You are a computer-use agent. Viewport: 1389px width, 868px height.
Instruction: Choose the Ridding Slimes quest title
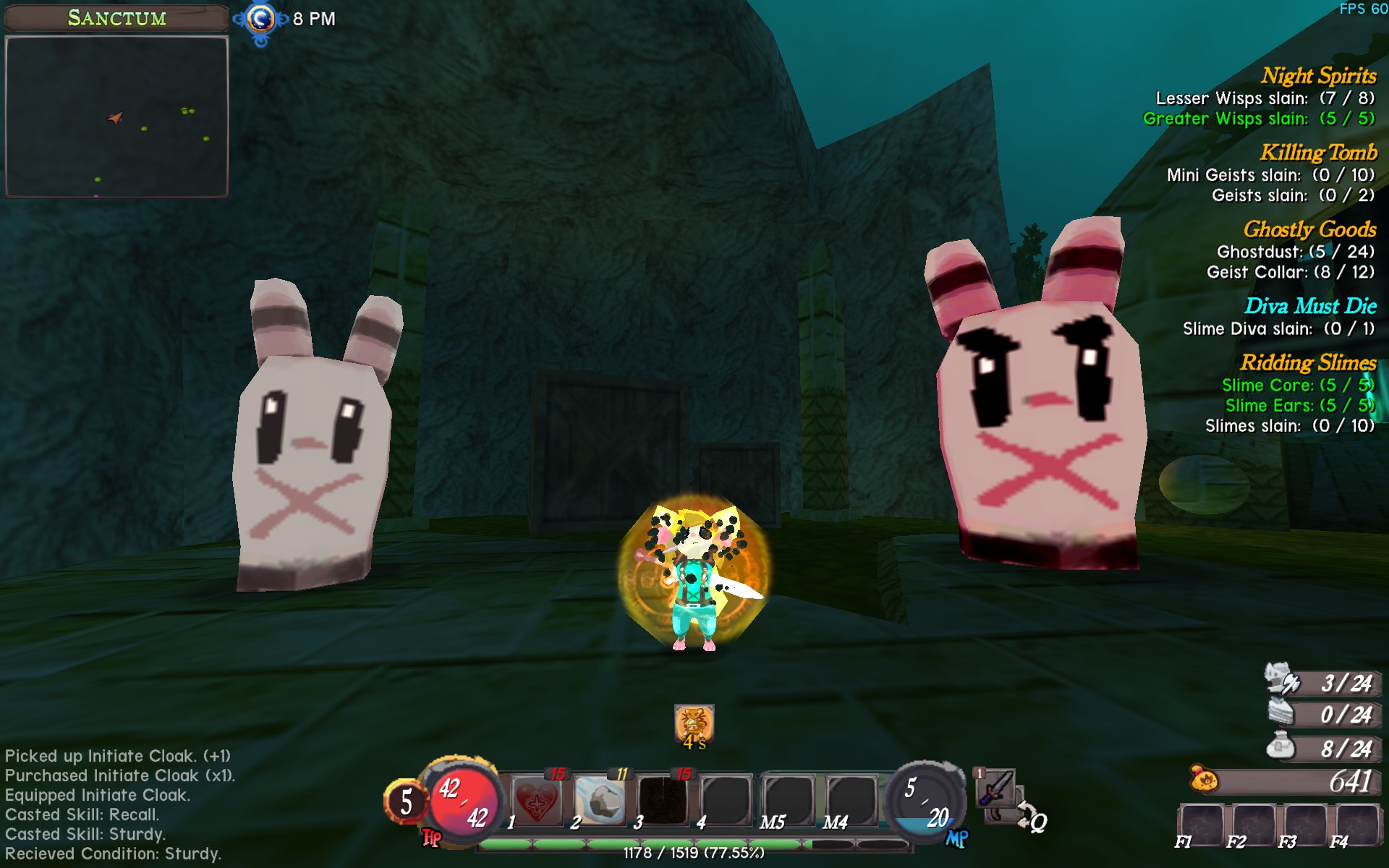point(1308,362)
